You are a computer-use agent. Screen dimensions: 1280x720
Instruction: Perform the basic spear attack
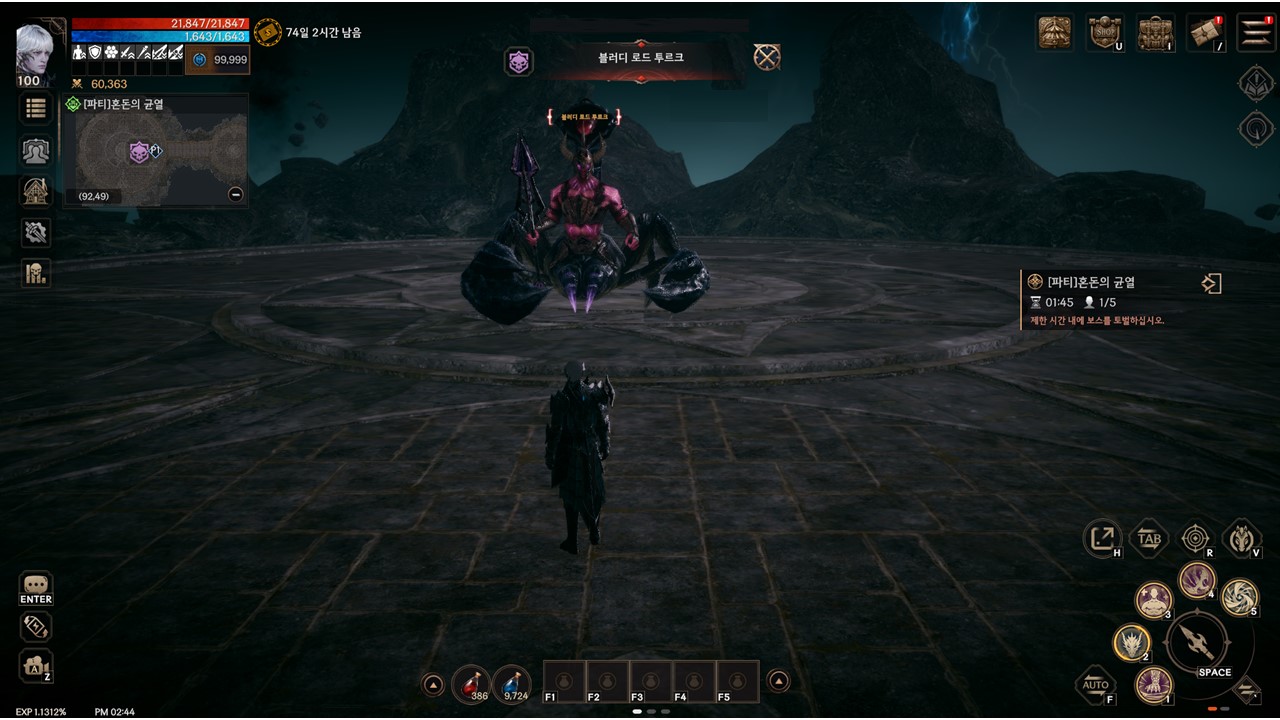coord(1197,642)
